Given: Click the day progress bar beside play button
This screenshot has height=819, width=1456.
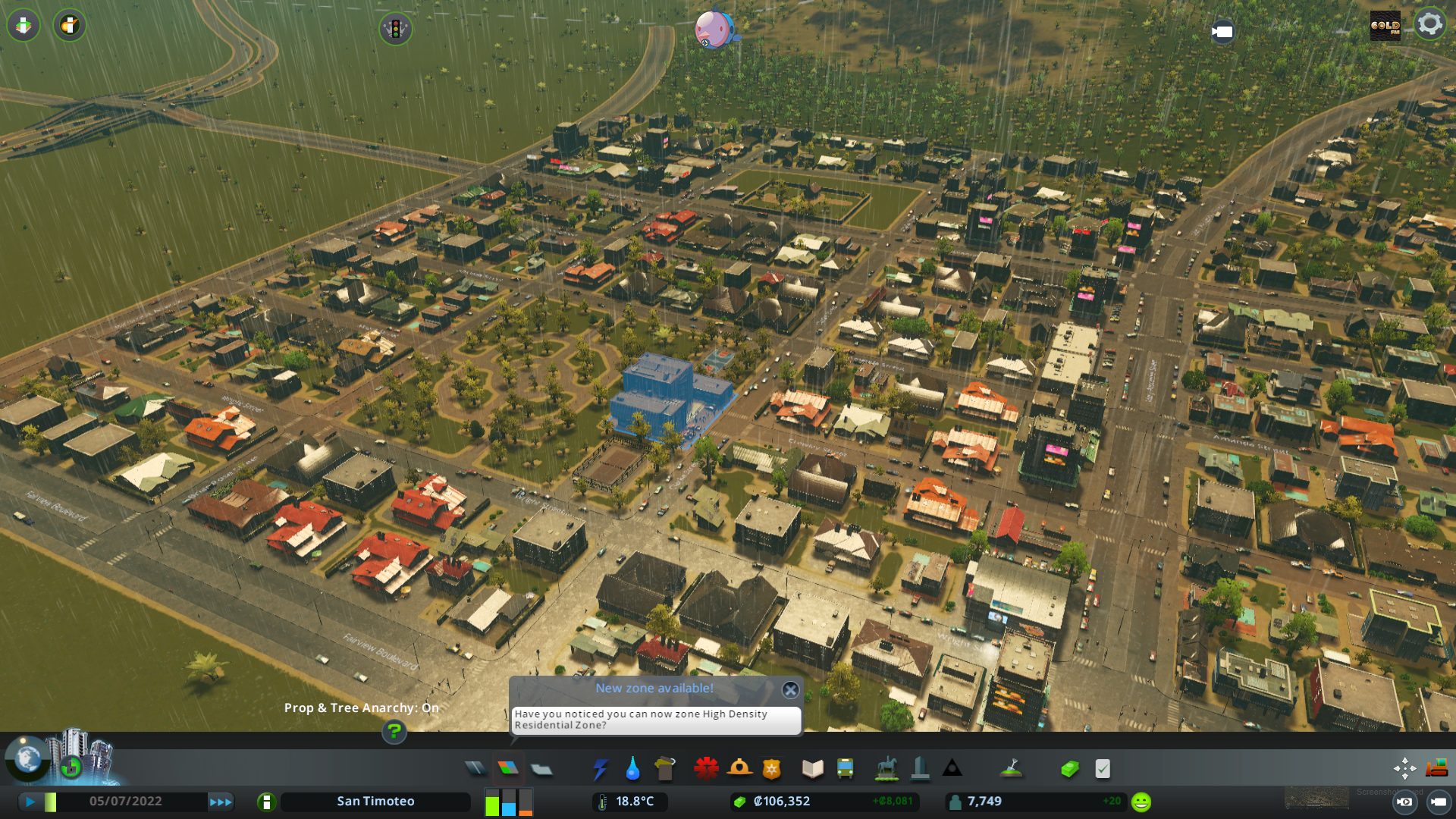Looking at the screenshot, I should pyautogui.click(x=50, y=801).
